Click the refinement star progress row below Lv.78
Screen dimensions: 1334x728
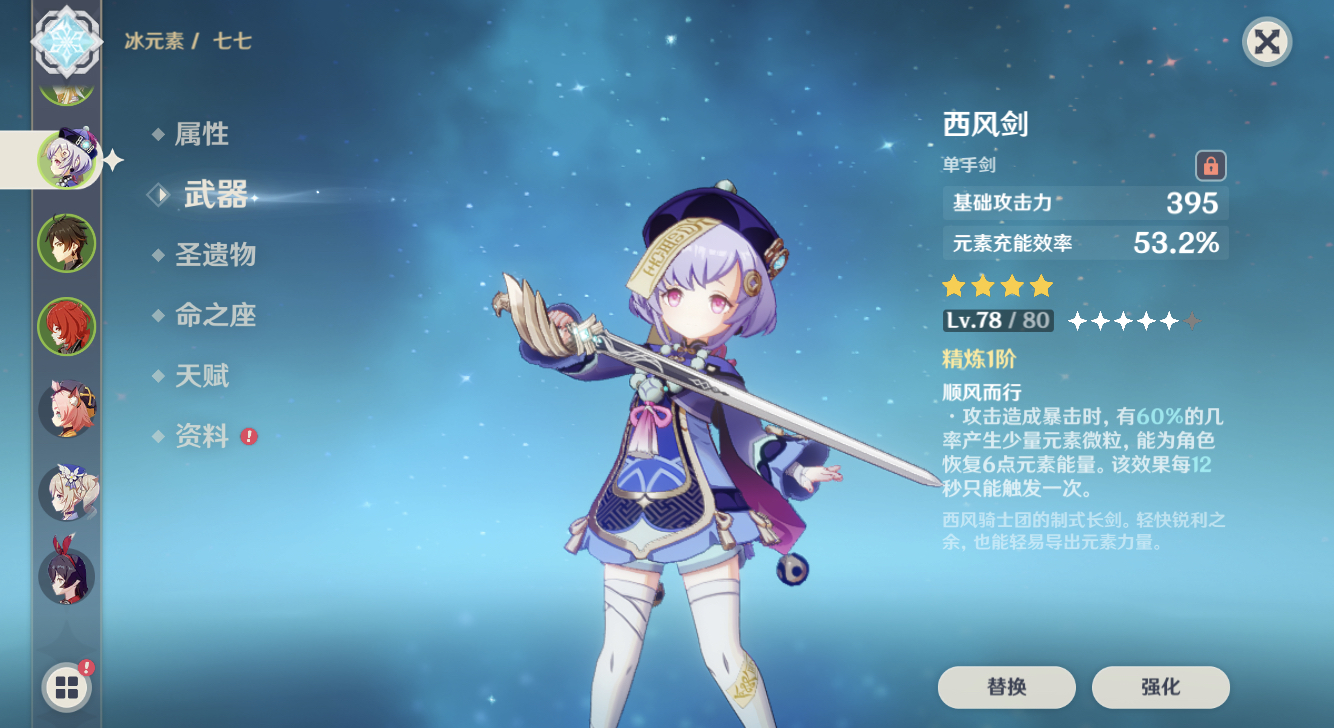tap(1133, 321)
